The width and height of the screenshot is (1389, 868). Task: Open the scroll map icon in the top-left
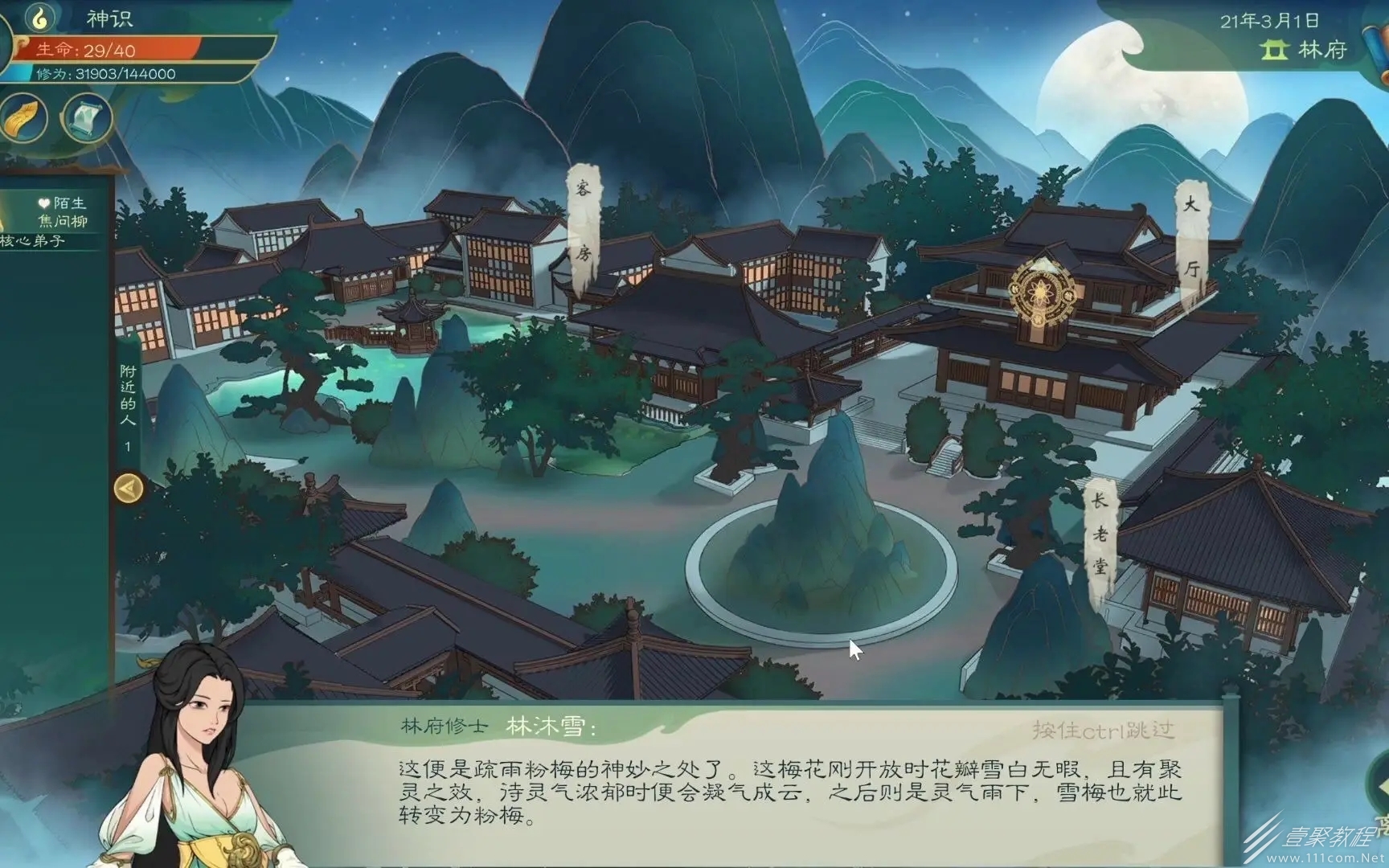click(85, 117)
